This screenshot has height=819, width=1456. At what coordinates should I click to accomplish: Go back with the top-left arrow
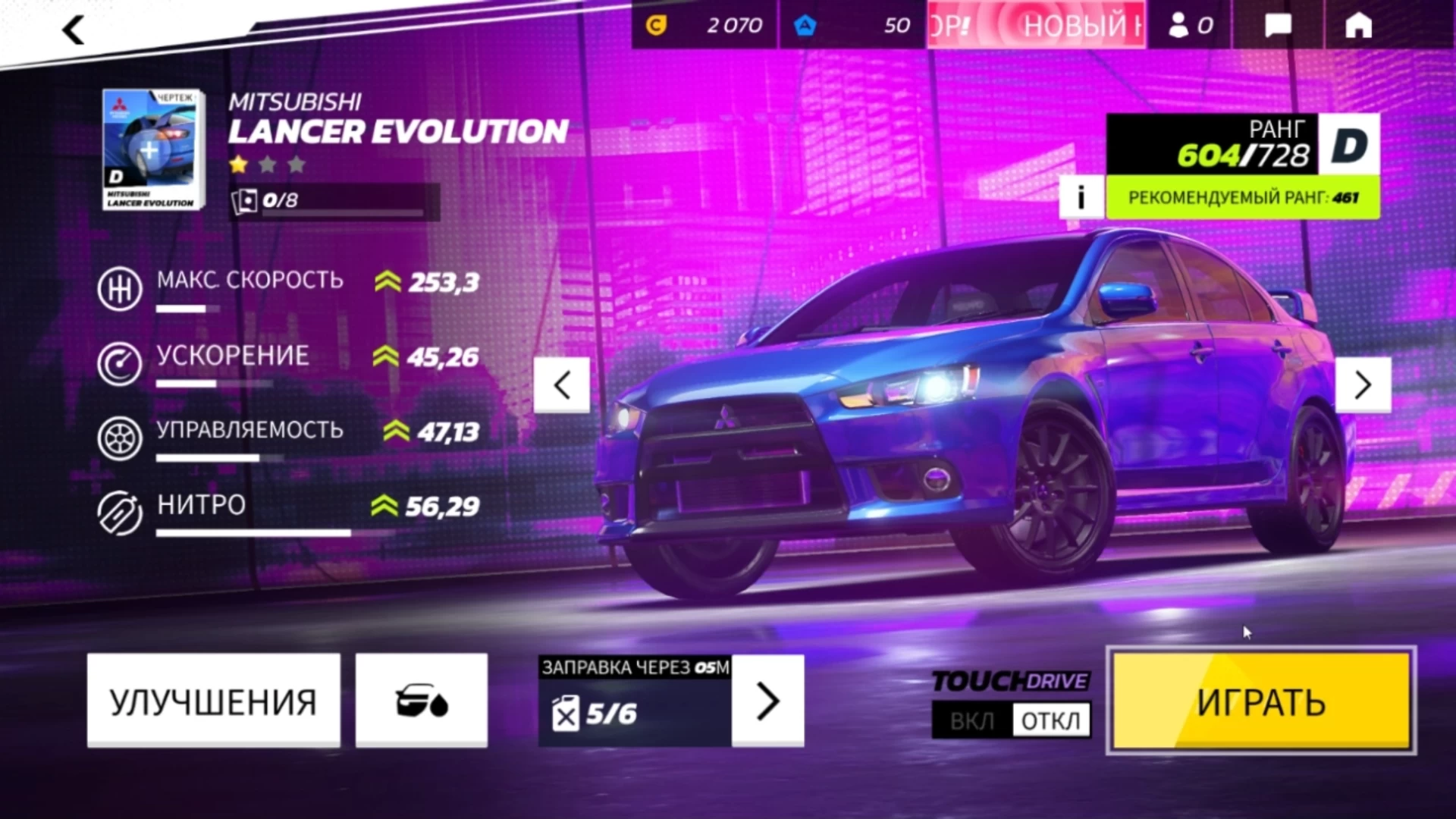pyautogui.click(x=74, y=30)
